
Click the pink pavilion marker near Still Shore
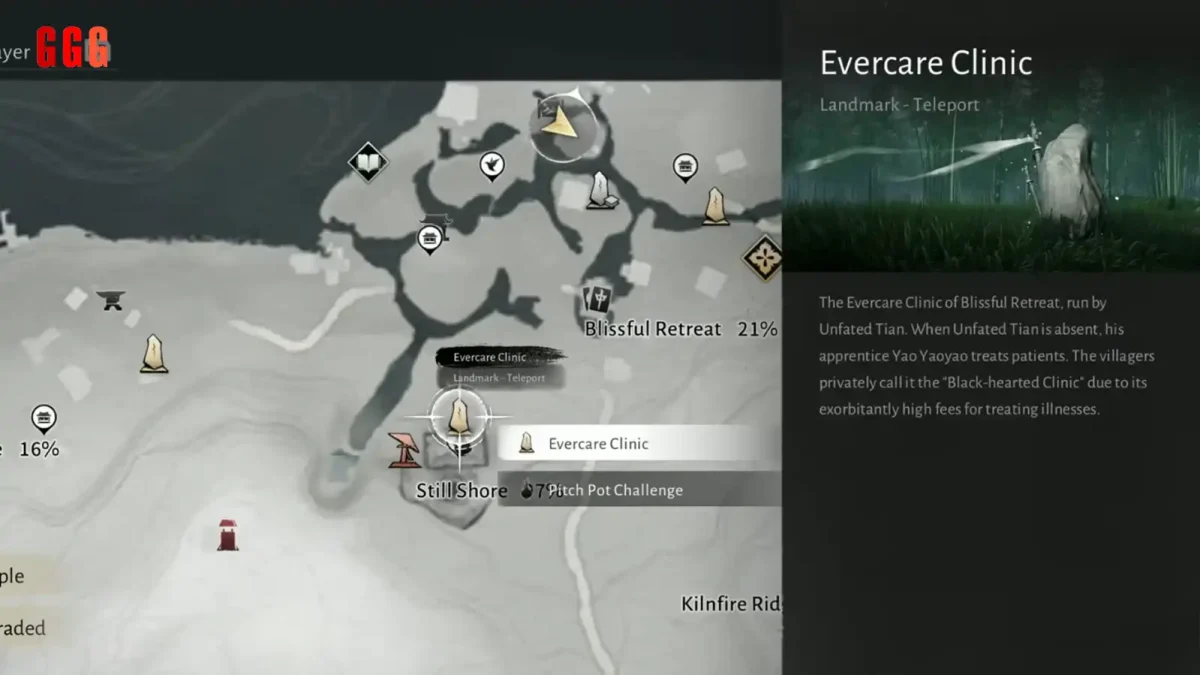[404, 450]
